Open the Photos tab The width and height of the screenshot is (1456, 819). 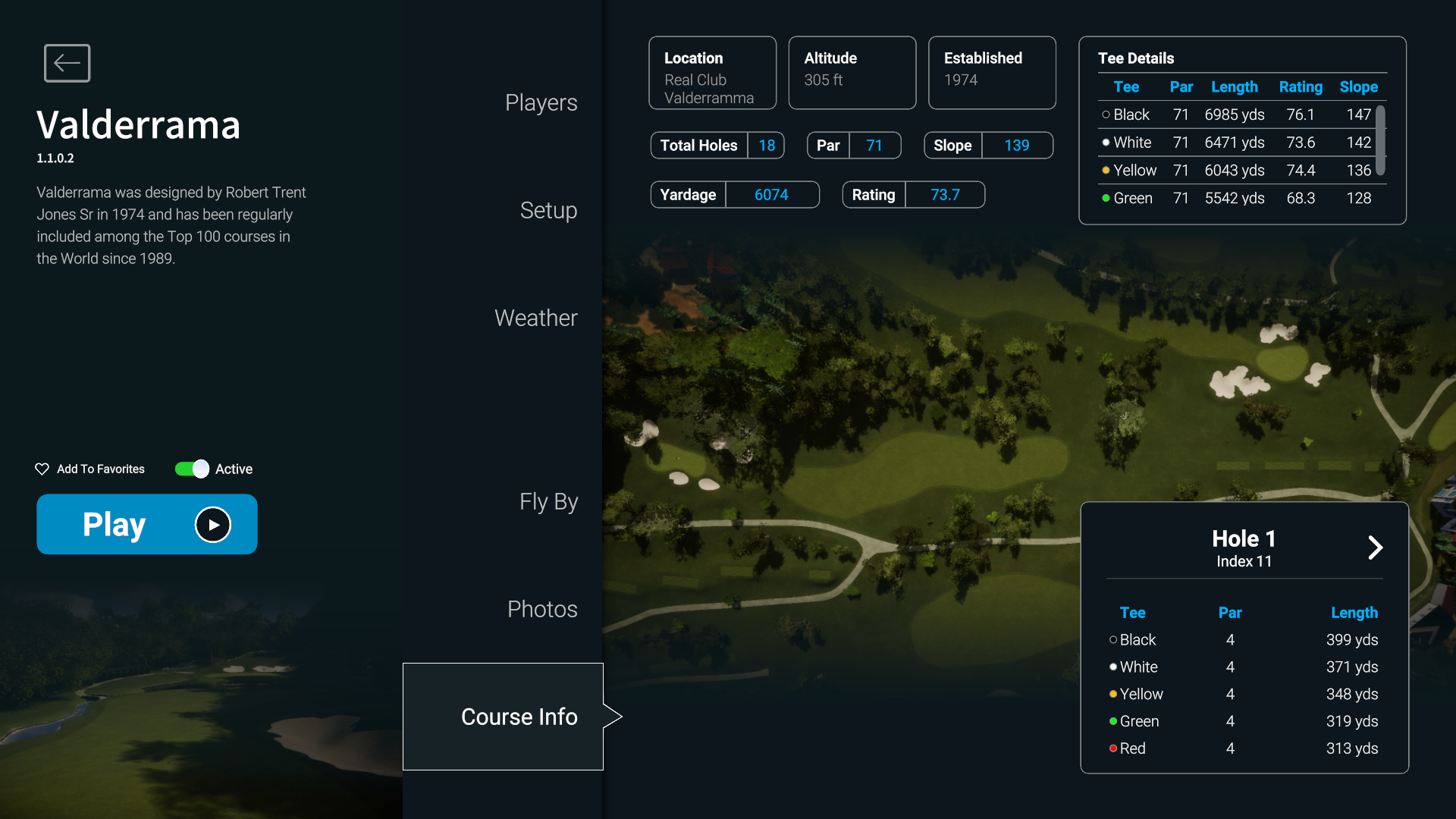pyautogui.click(x=542, y=609)
